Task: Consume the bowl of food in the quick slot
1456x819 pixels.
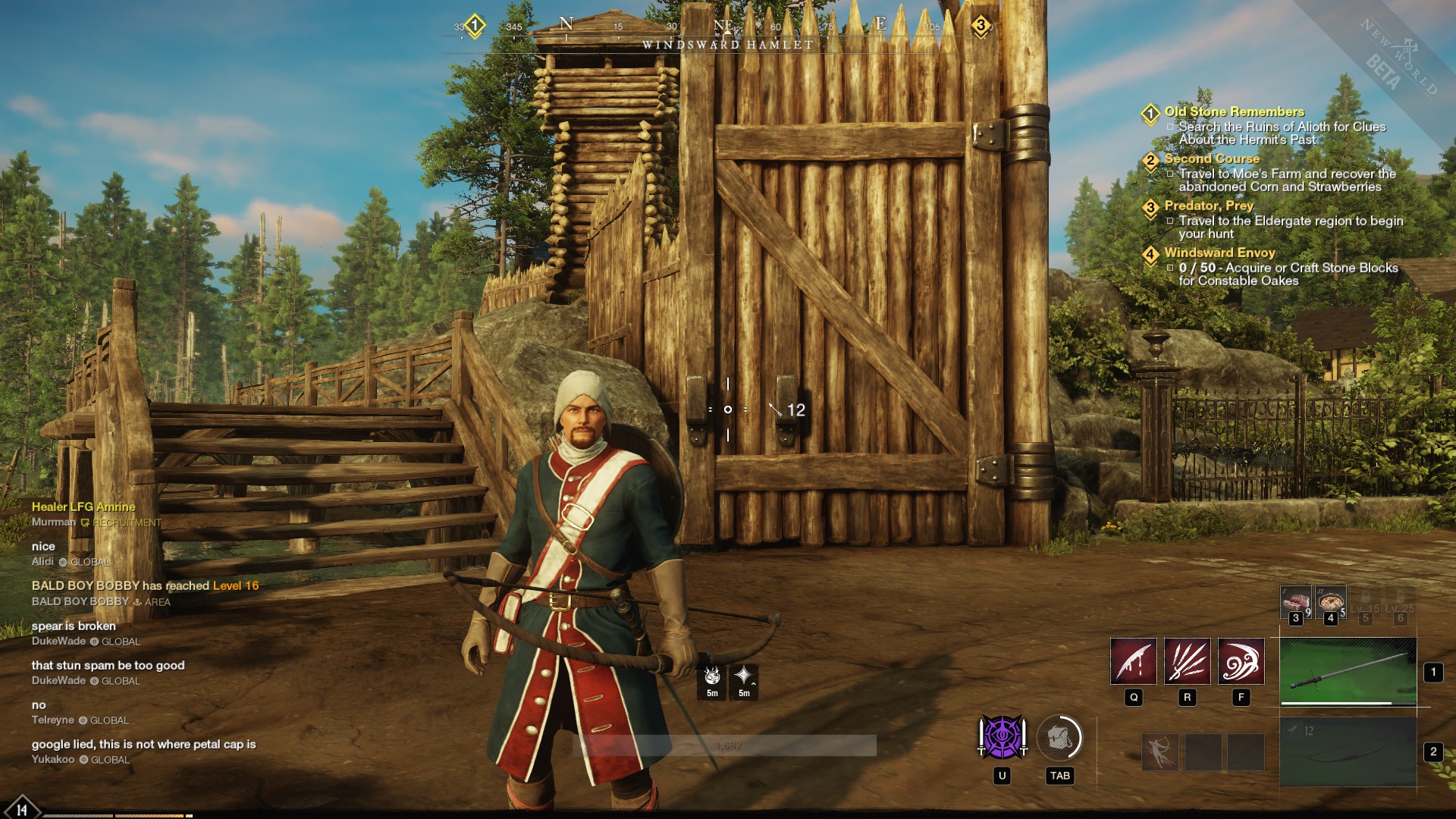Action: (x=1330, y=601)
